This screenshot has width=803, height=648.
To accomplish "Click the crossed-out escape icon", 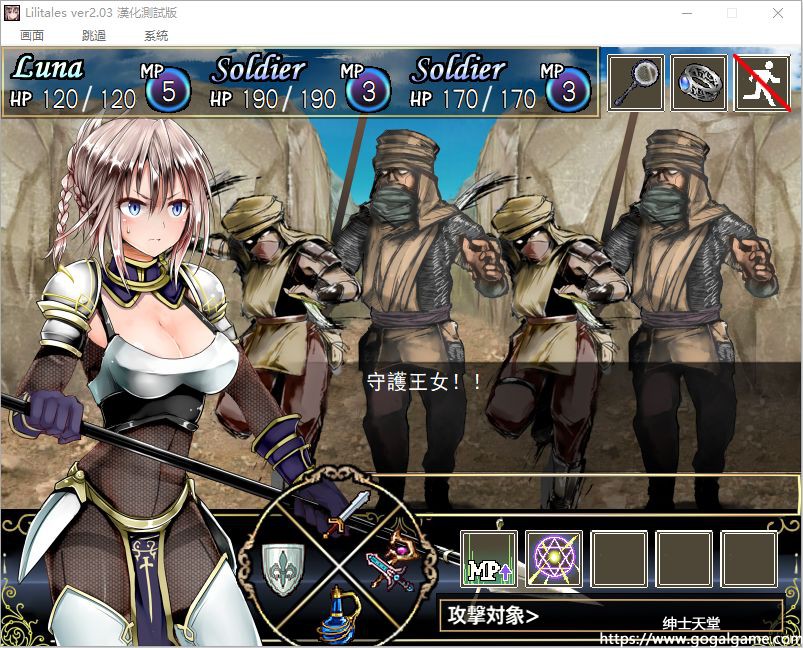I will 762,83.
